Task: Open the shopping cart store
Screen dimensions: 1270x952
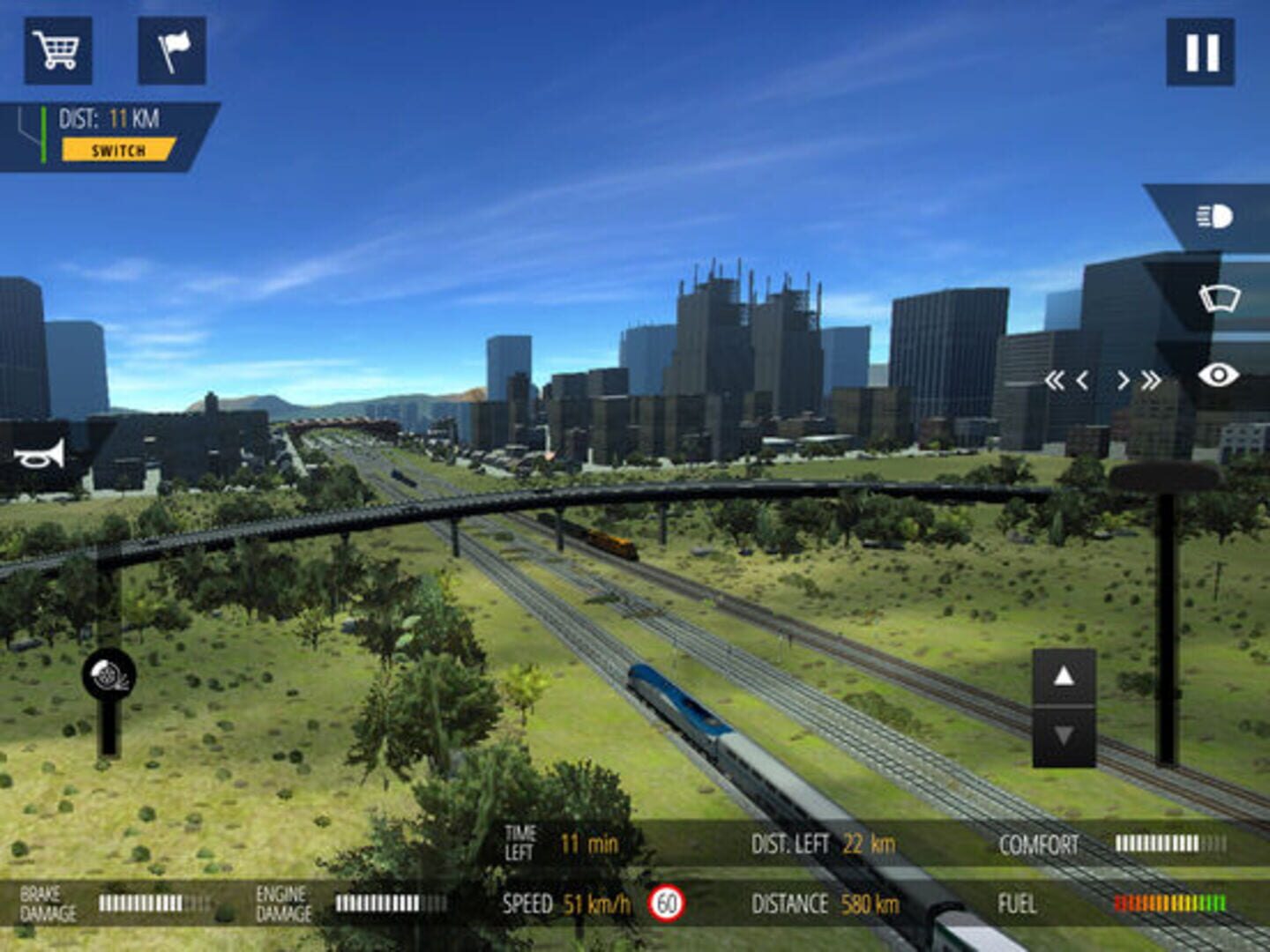Action: pos(57,51)
